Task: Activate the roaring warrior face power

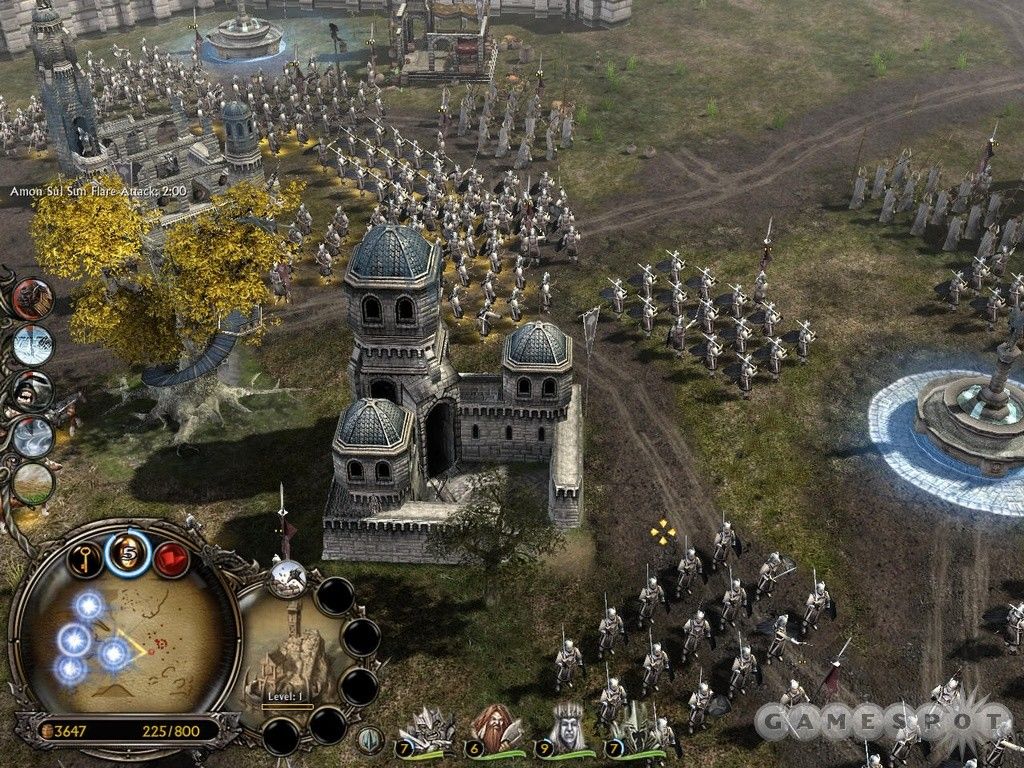Action: pos(33,391)
